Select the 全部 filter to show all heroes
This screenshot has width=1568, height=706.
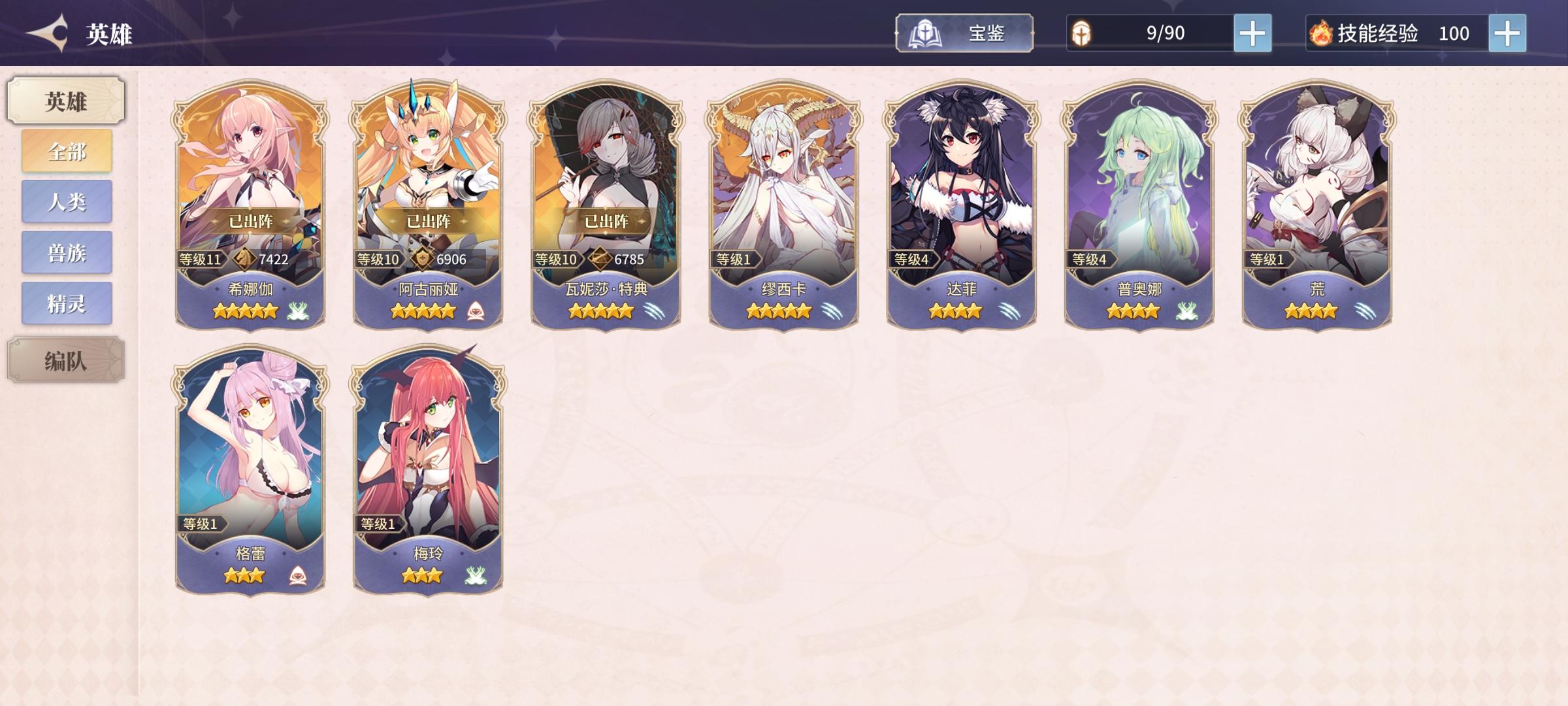coord(66,150)
